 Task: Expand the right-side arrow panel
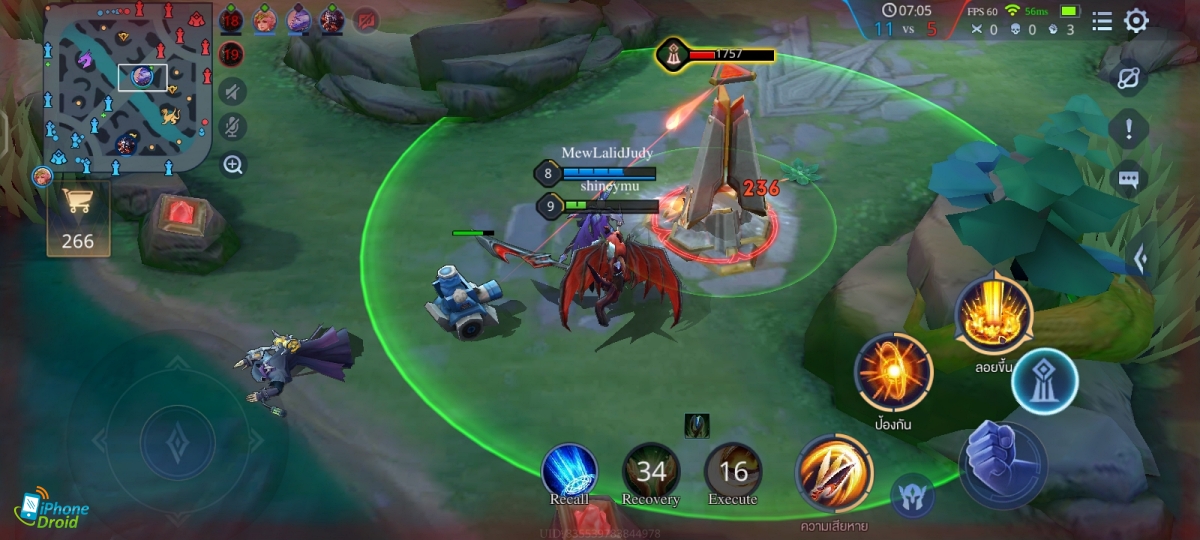click(1139, 260)
